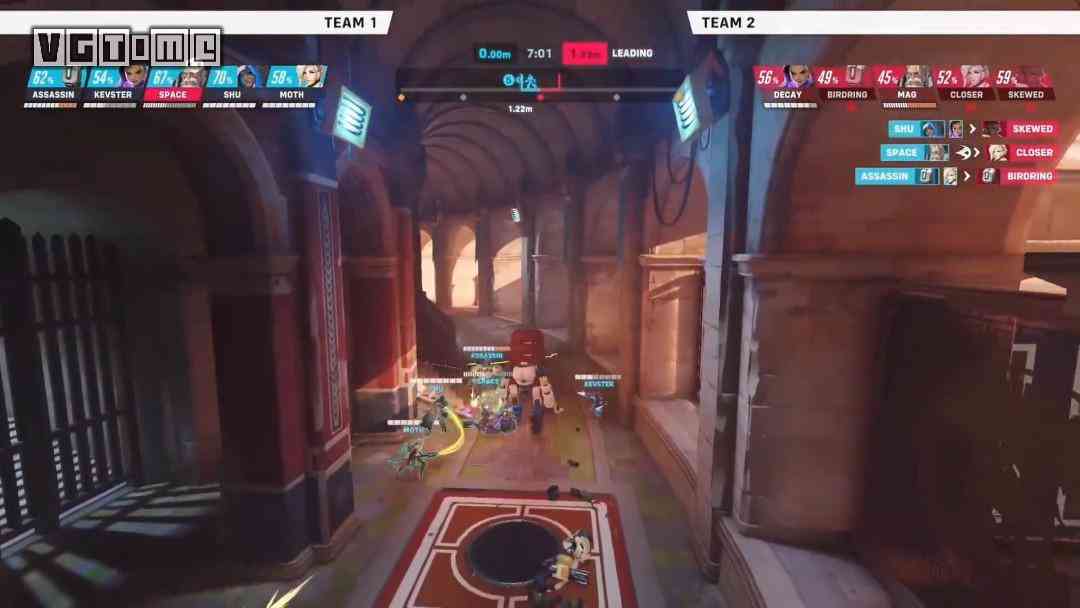Spectate DECAY from the Team 2 roster

pyautogui.click(x=787, y=85)
